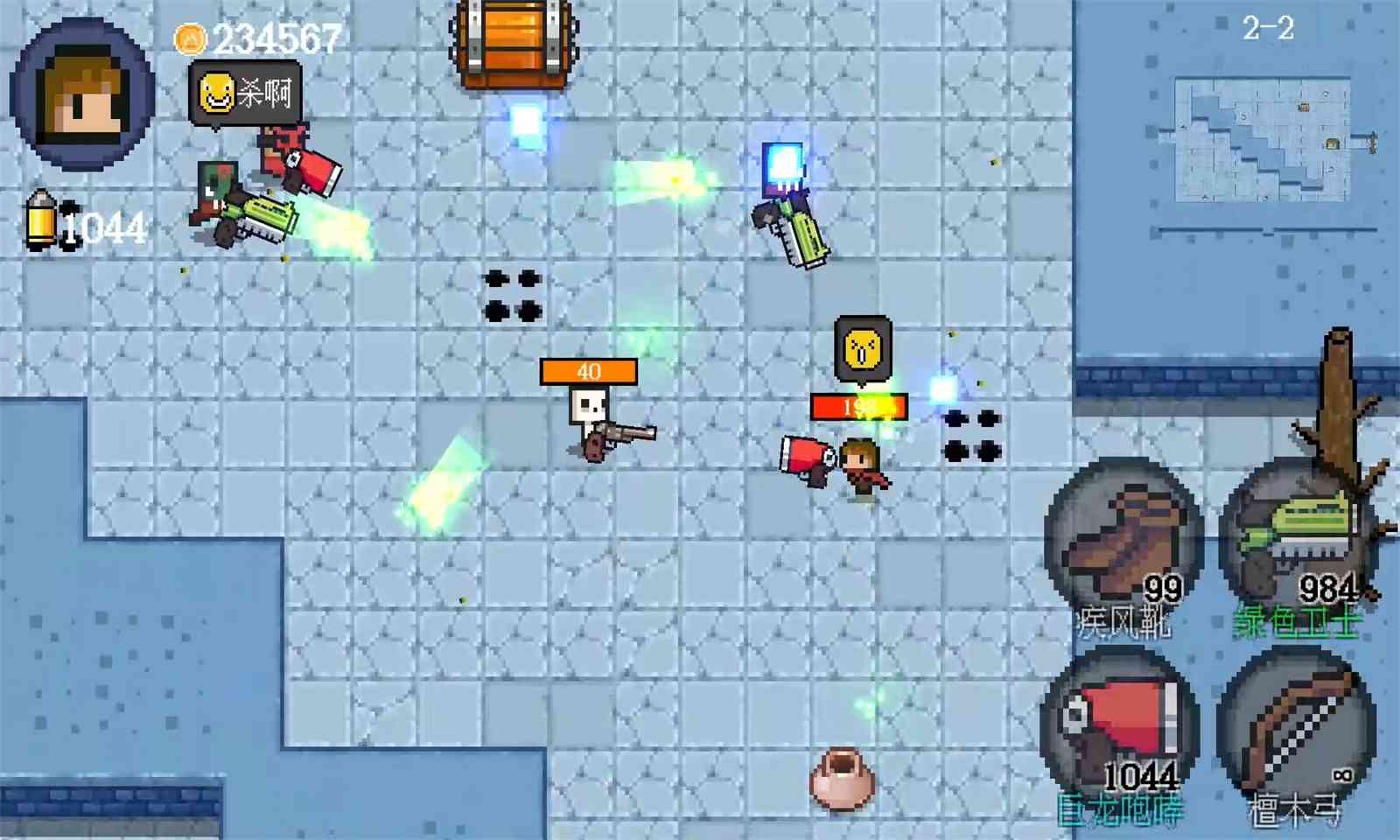Viewport: 1400px width, 840px height.
Task: Open the player avatar portrait
Action: 79,83
